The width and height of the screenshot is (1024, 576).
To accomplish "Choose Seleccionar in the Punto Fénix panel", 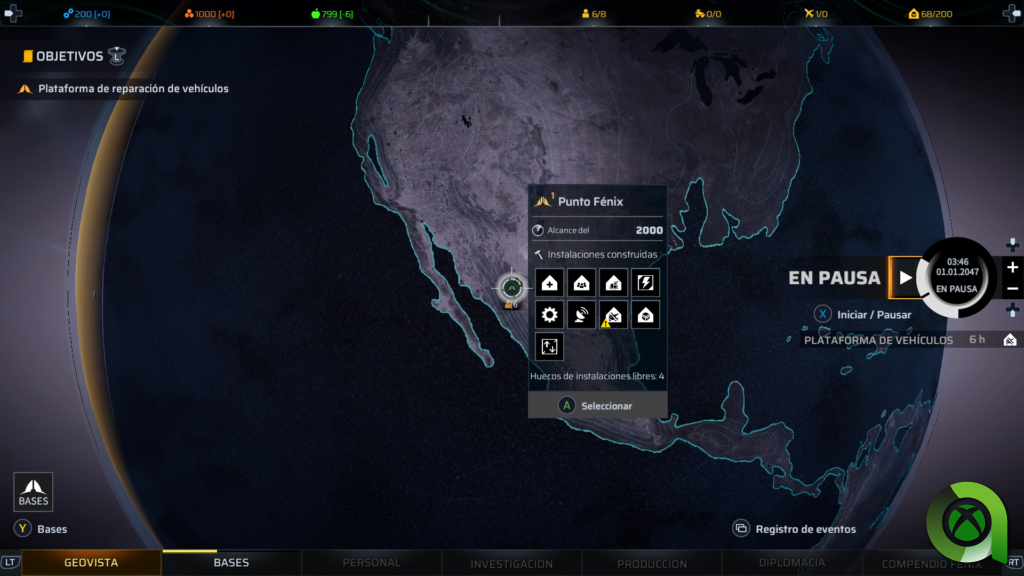I will click(597, 405).
